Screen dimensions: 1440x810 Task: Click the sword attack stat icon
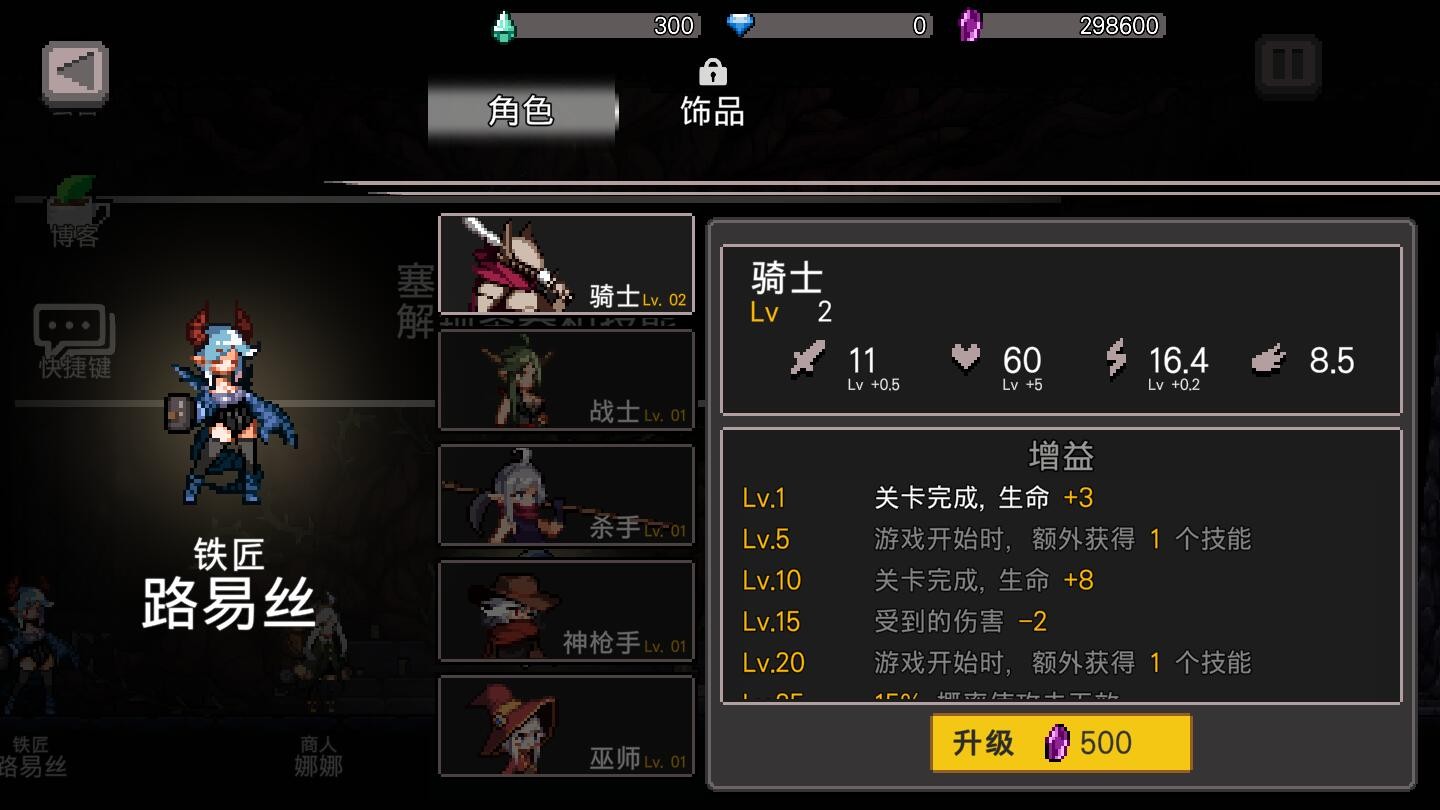[x=807, y=360]
